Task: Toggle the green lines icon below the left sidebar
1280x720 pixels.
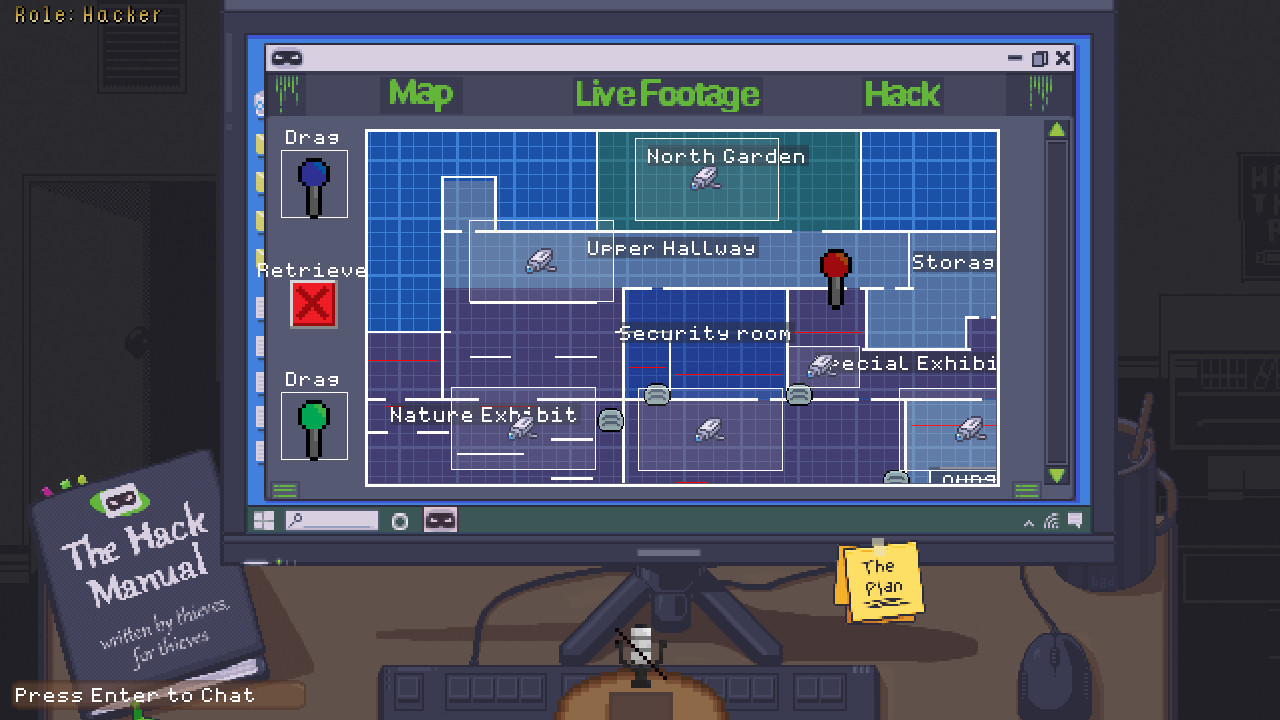Action: pyautogui.click(x=285, y=489)
